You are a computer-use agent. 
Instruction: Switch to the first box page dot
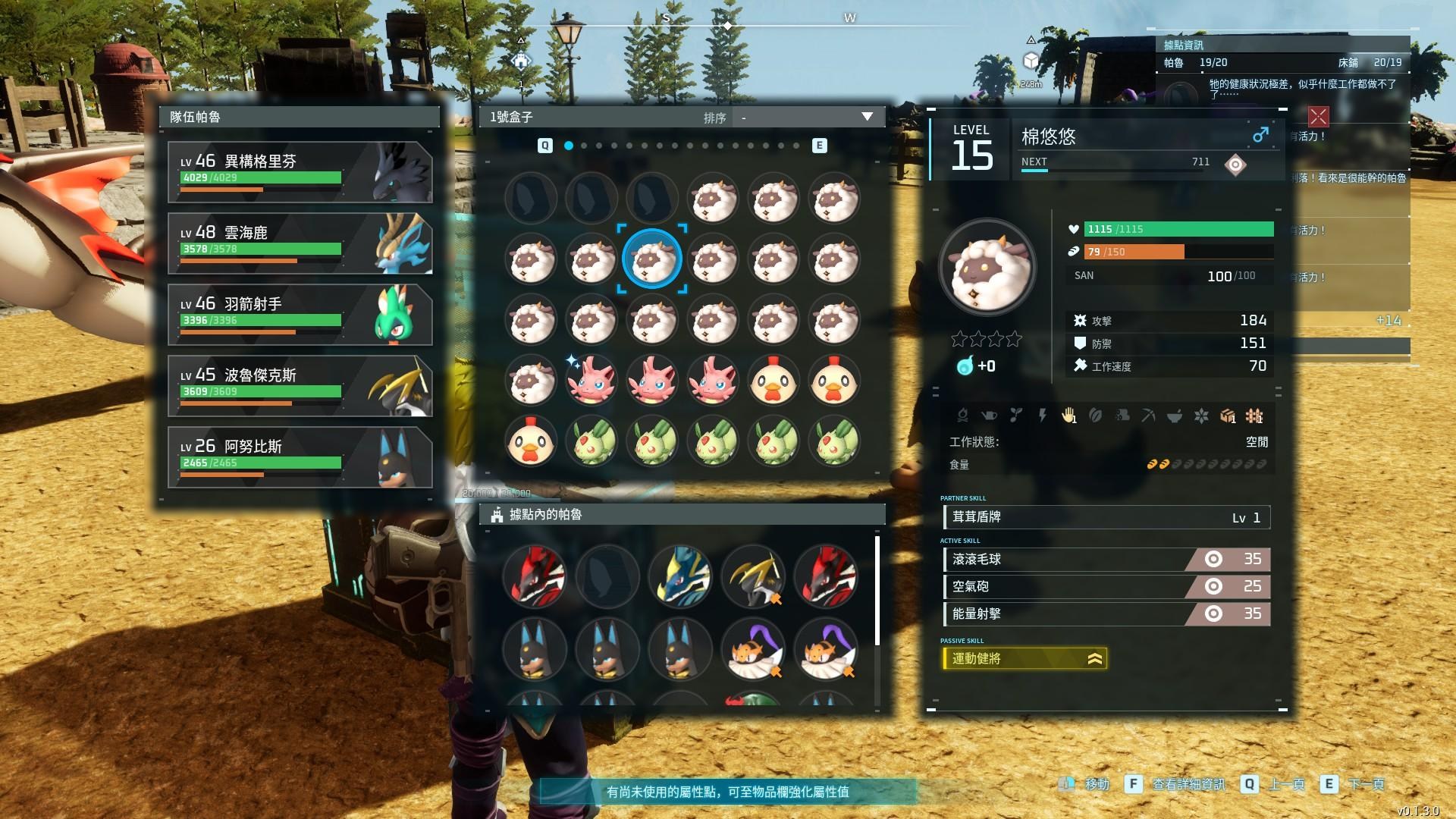(x=569, y=146)
